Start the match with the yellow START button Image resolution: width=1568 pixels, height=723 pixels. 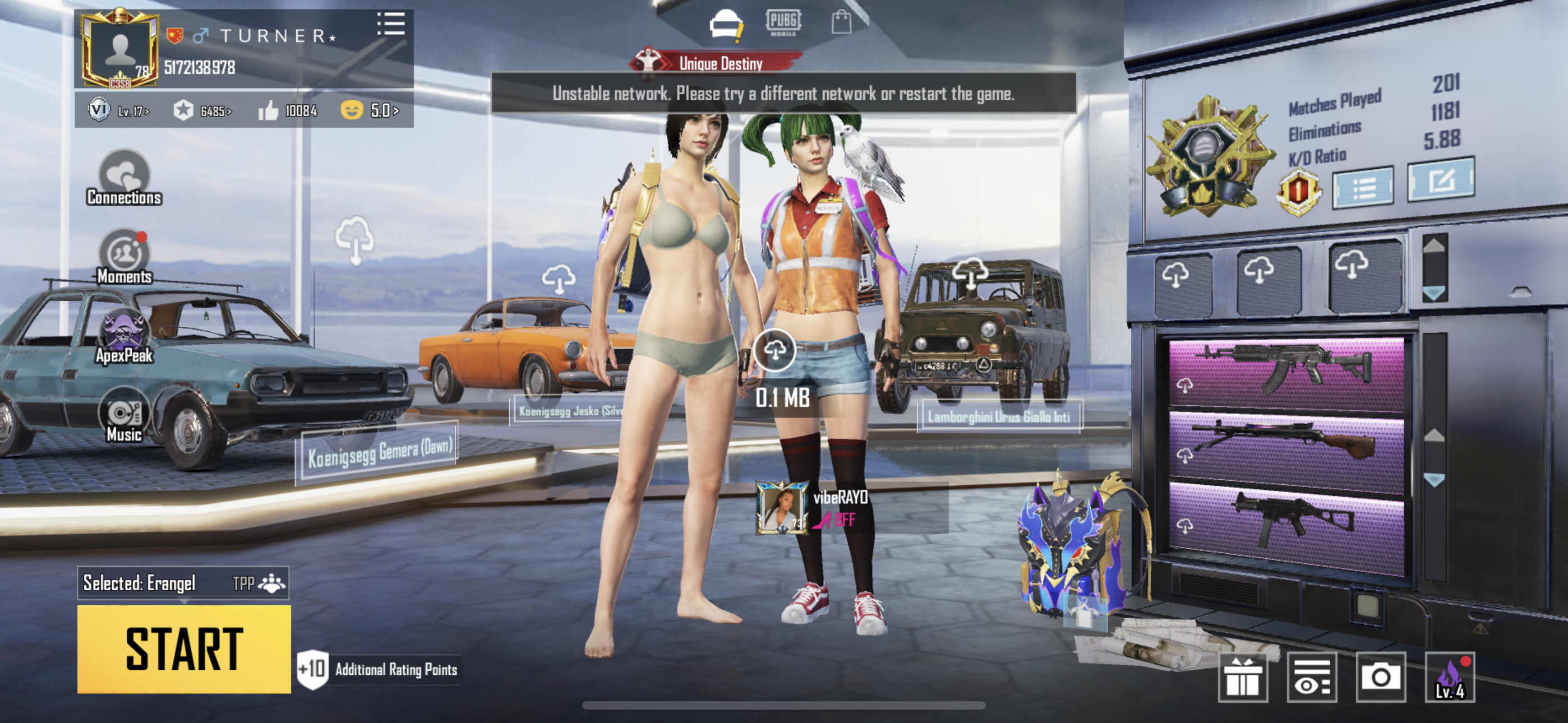184,649
